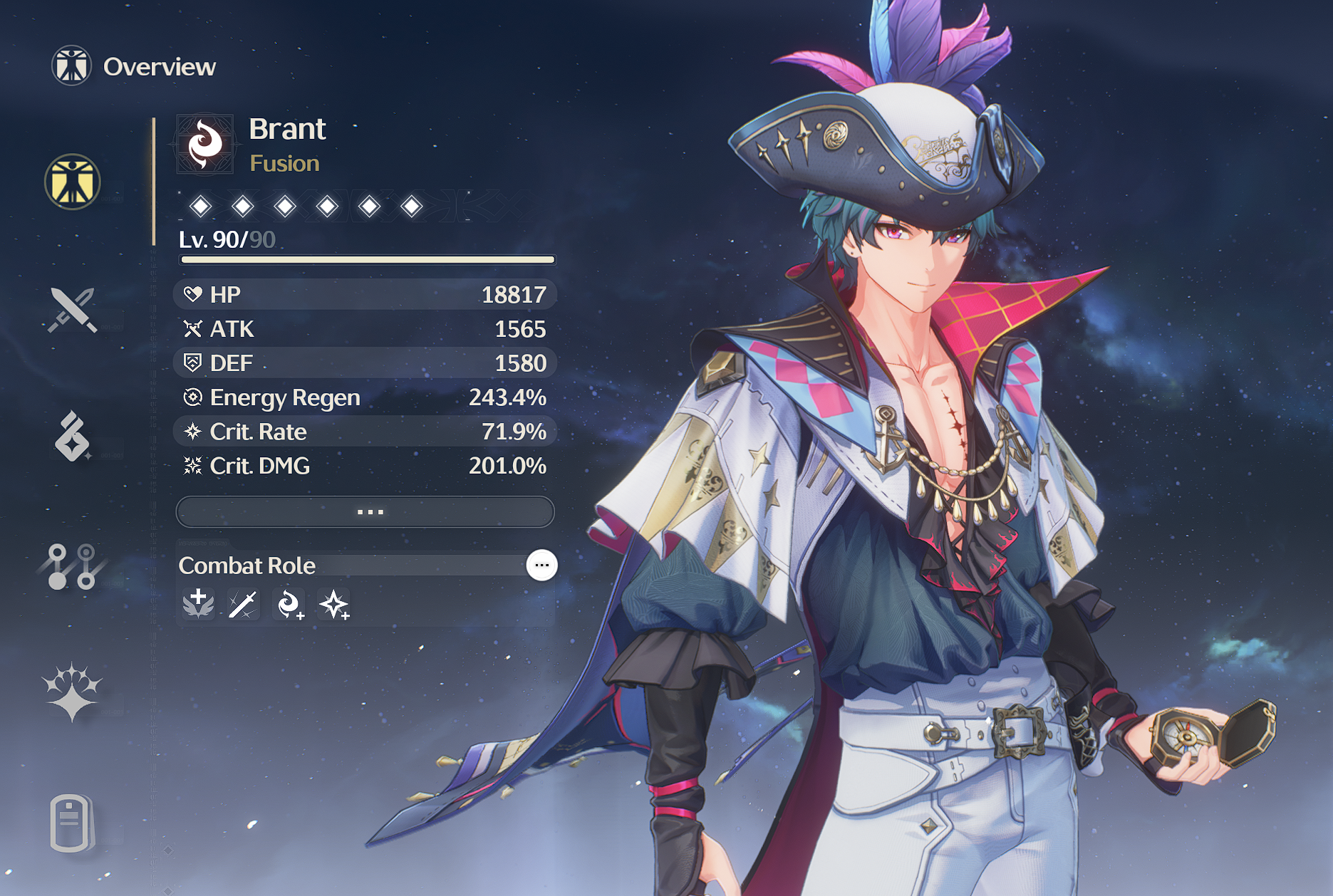Screen dimensions: 1333x896
Task: Select the sword damage combat role icon
Action: pos(244,605)
